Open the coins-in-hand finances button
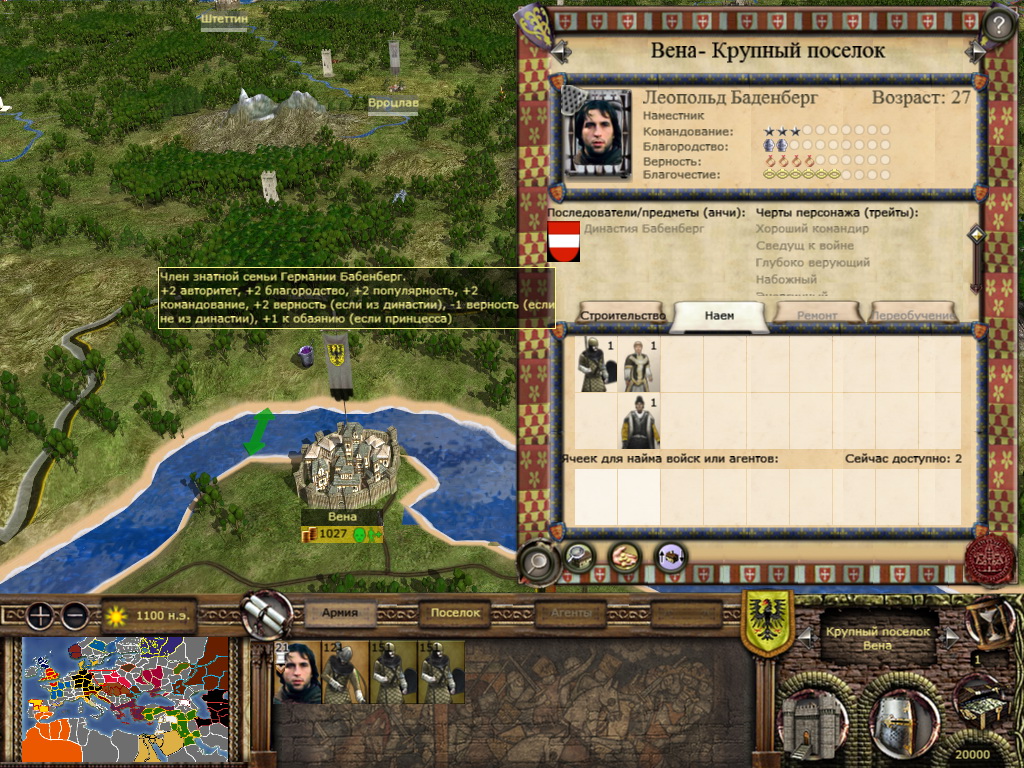Viewport: 1024px width, 768px height. [x=625, y=556]
